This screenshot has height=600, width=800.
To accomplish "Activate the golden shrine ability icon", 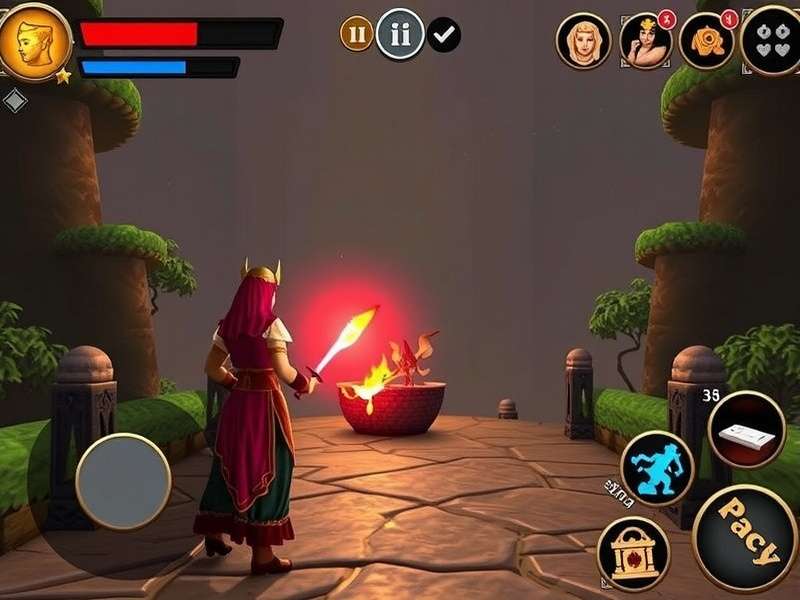I will point(633,553).
